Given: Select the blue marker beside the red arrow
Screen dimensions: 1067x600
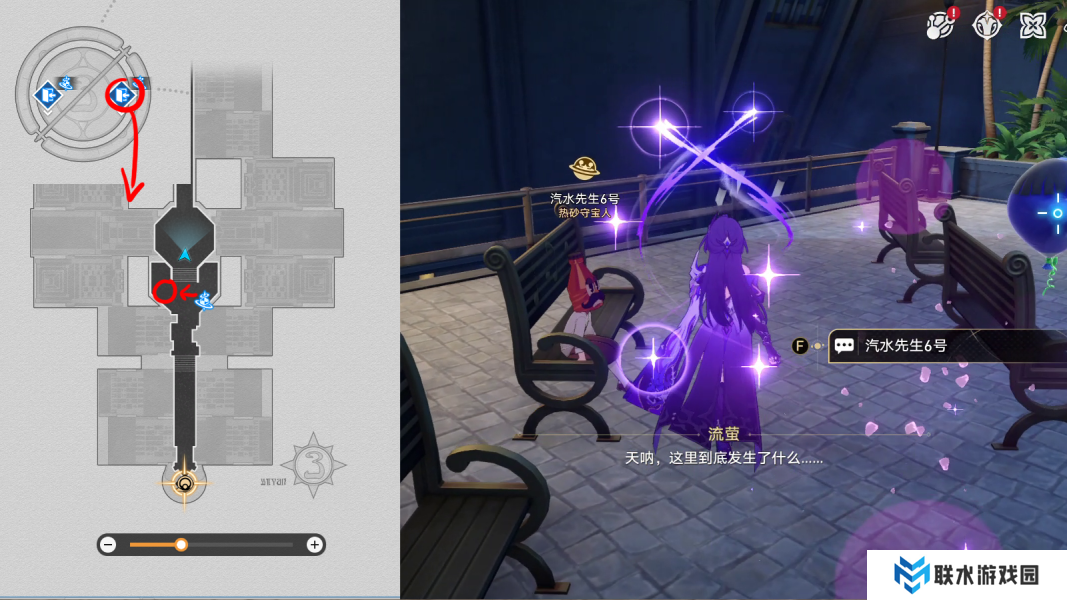Looking at the screenshot, I should point(206,297).
